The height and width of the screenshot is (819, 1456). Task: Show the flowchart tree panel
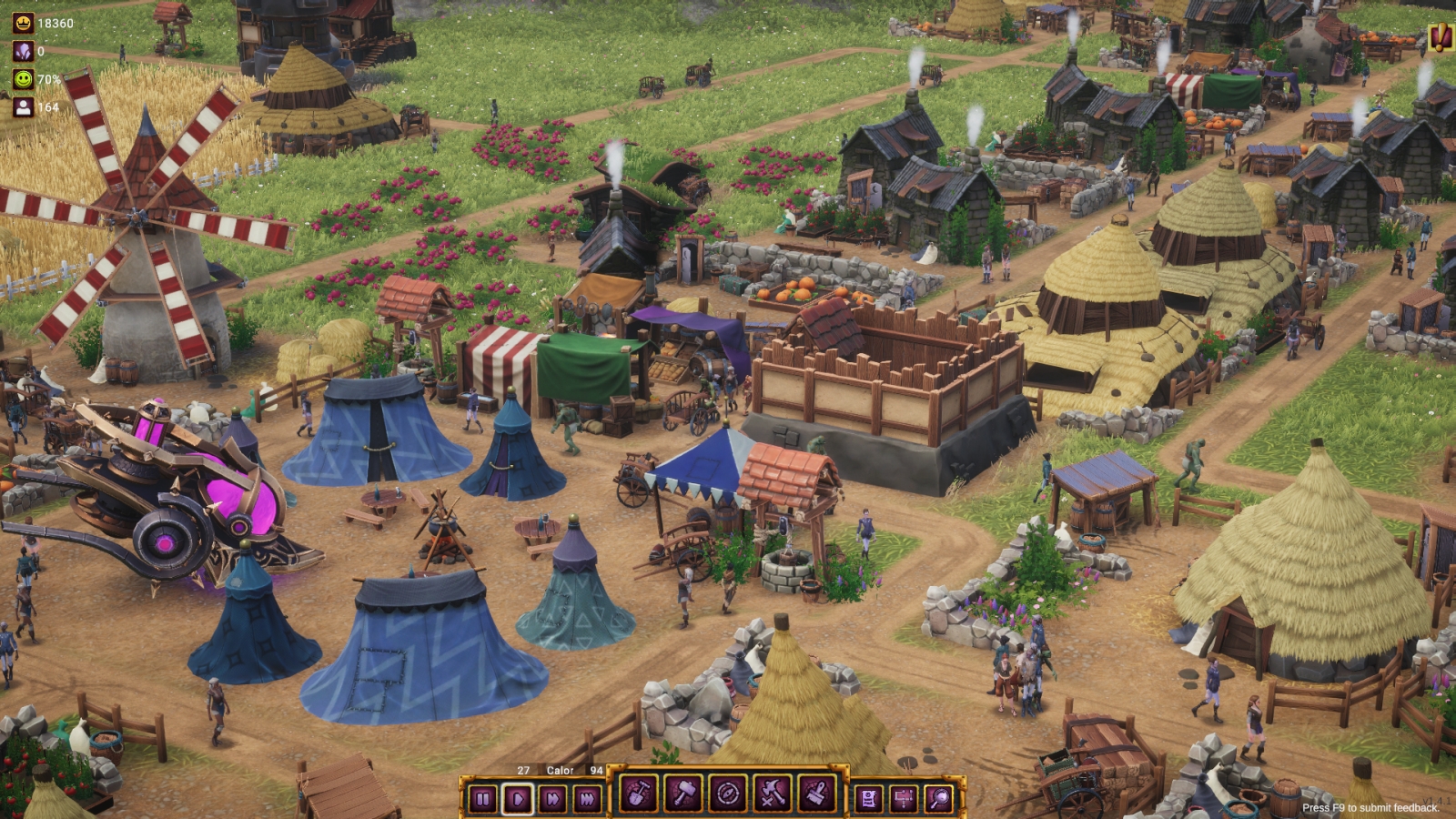(904, 799)
